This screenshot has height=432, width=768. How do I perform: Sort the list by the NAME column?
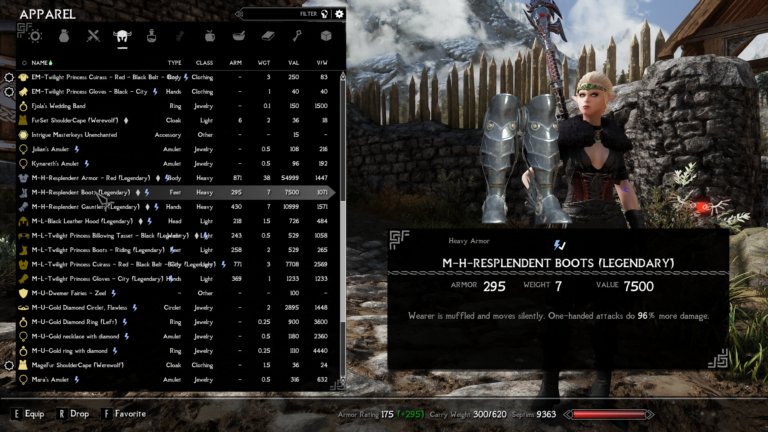[x=41, y=62]
